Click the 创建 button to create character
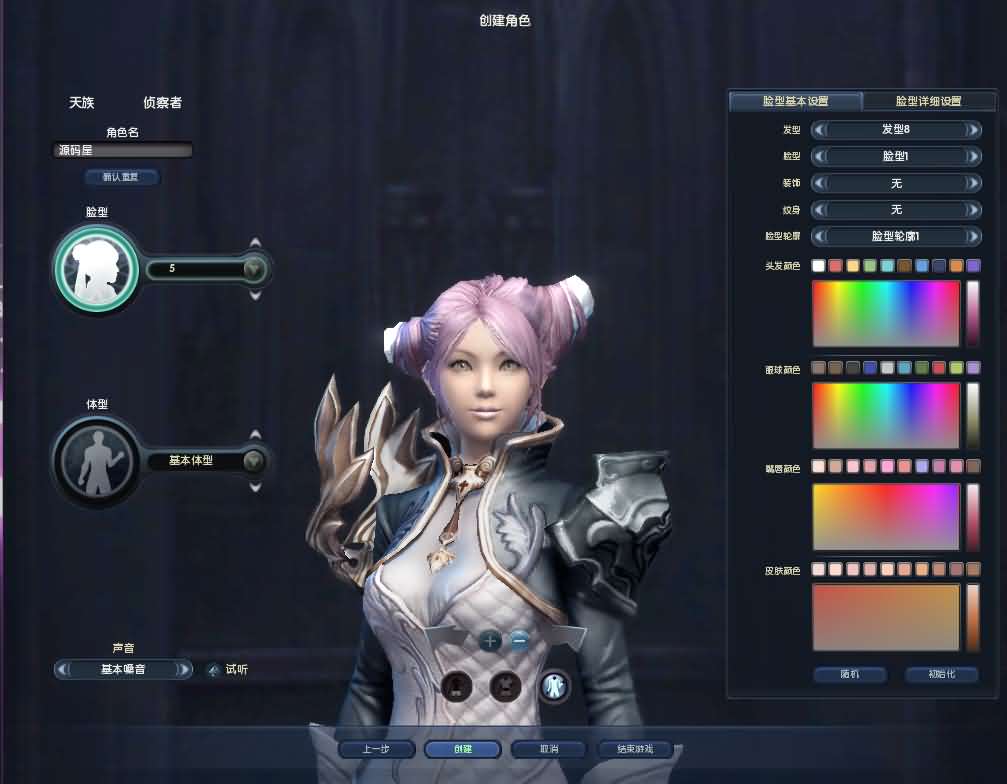 pos(462,749)
